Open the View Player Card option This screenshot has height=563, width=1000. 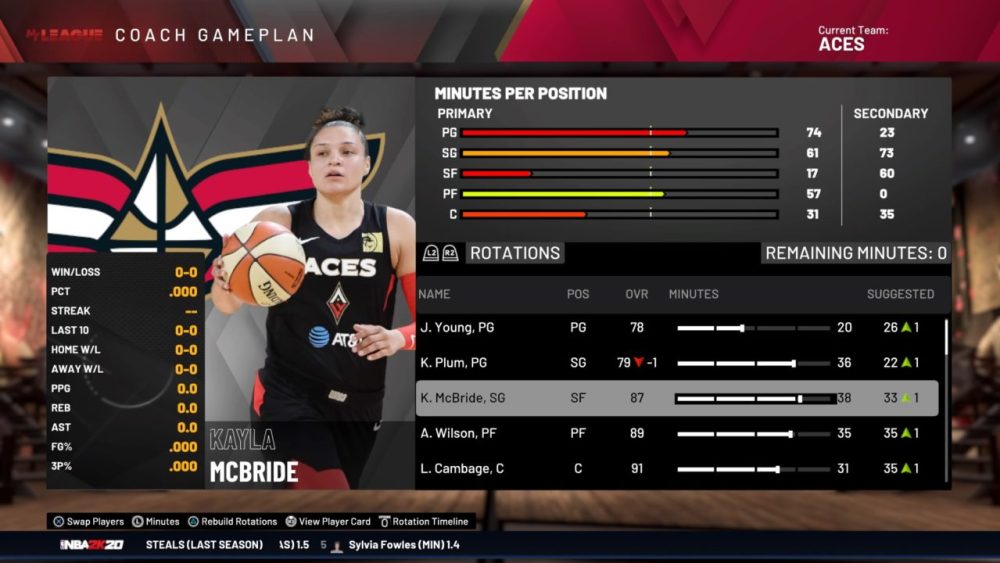pyautogui.click(x=328, y=521)
